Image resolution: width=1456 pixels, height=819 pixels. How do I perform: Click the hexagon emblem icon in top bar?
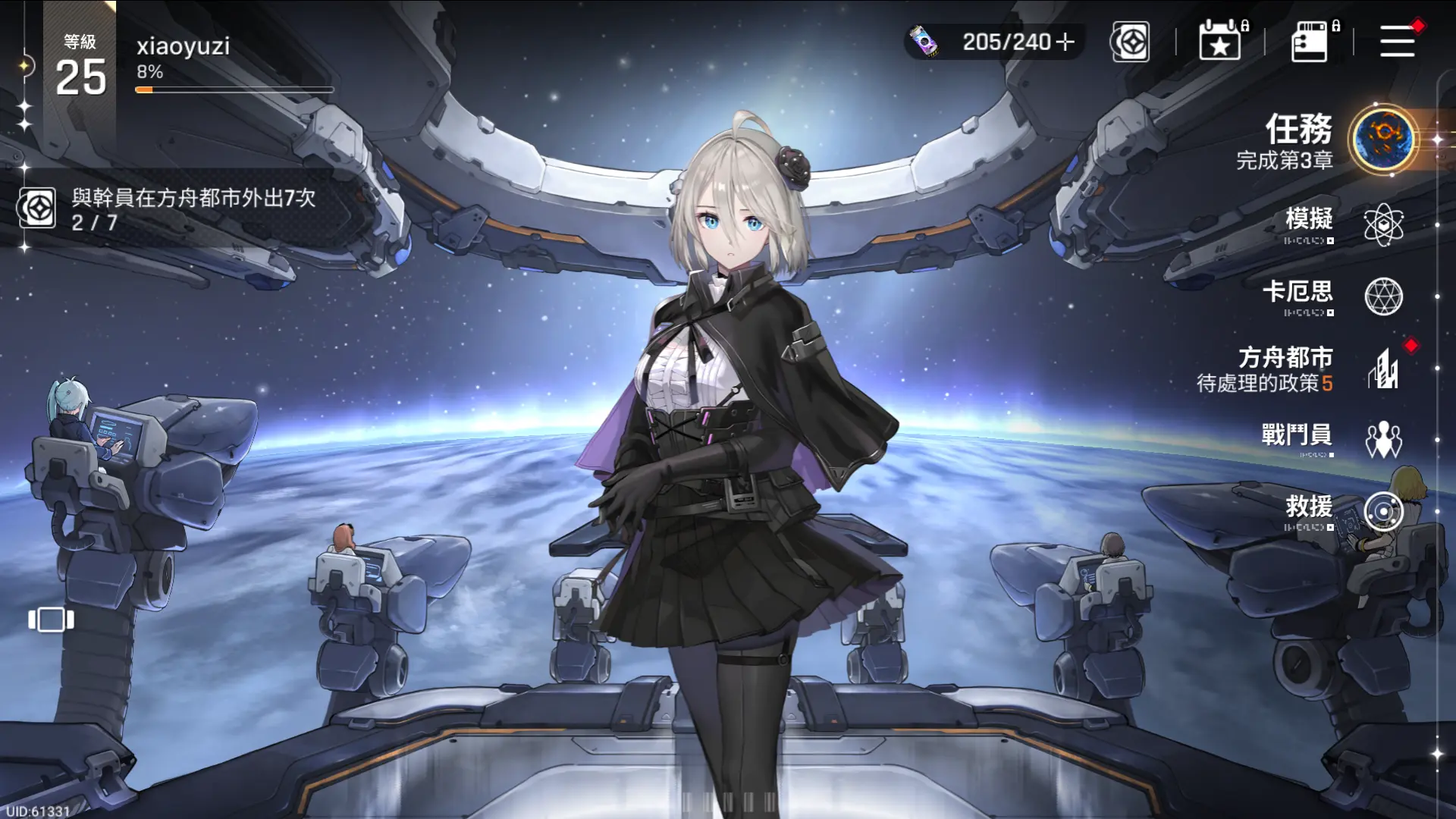(x=1130, y=42)
